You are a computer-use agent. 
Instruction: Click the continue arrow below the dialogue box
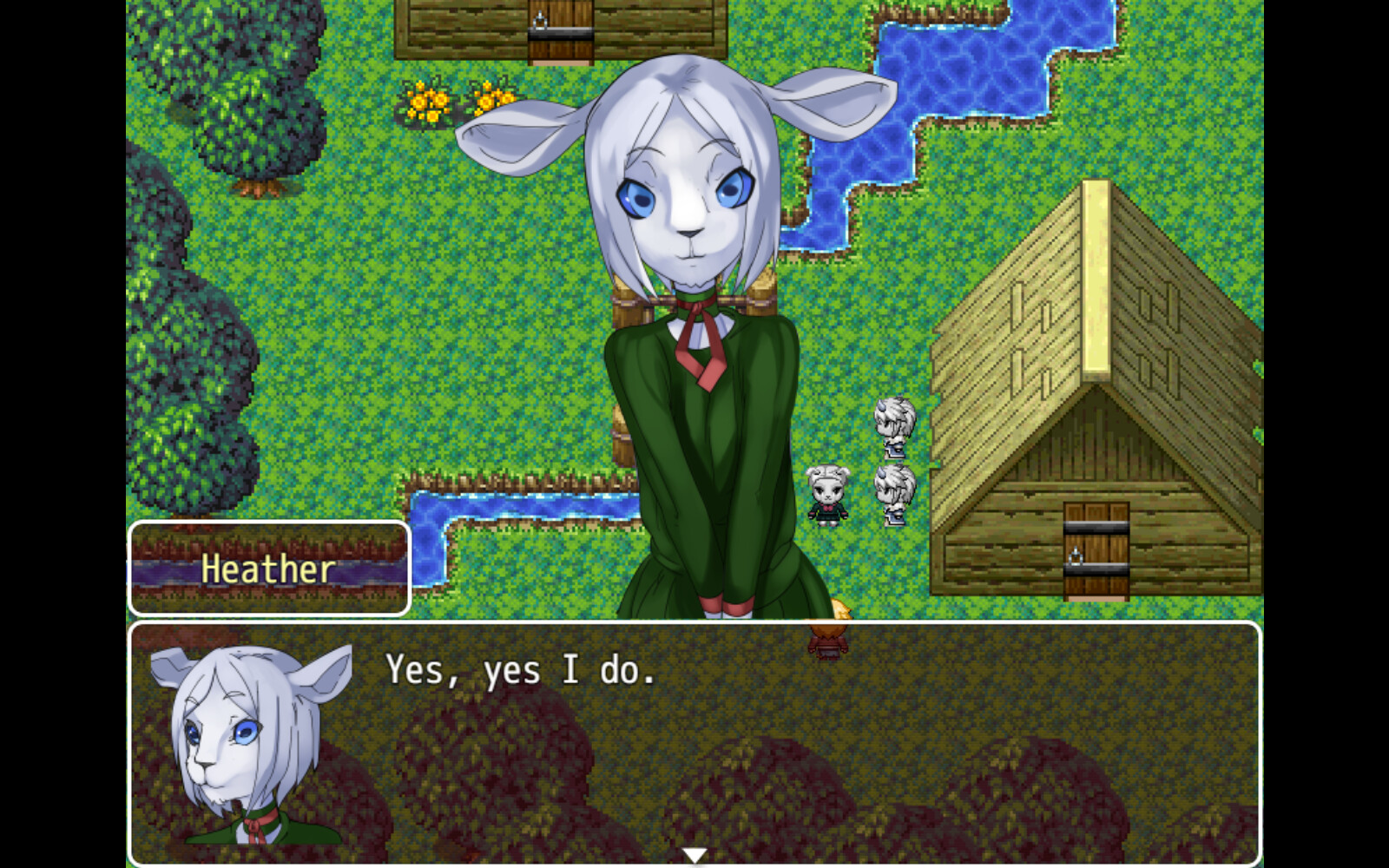tap(694, 854)
